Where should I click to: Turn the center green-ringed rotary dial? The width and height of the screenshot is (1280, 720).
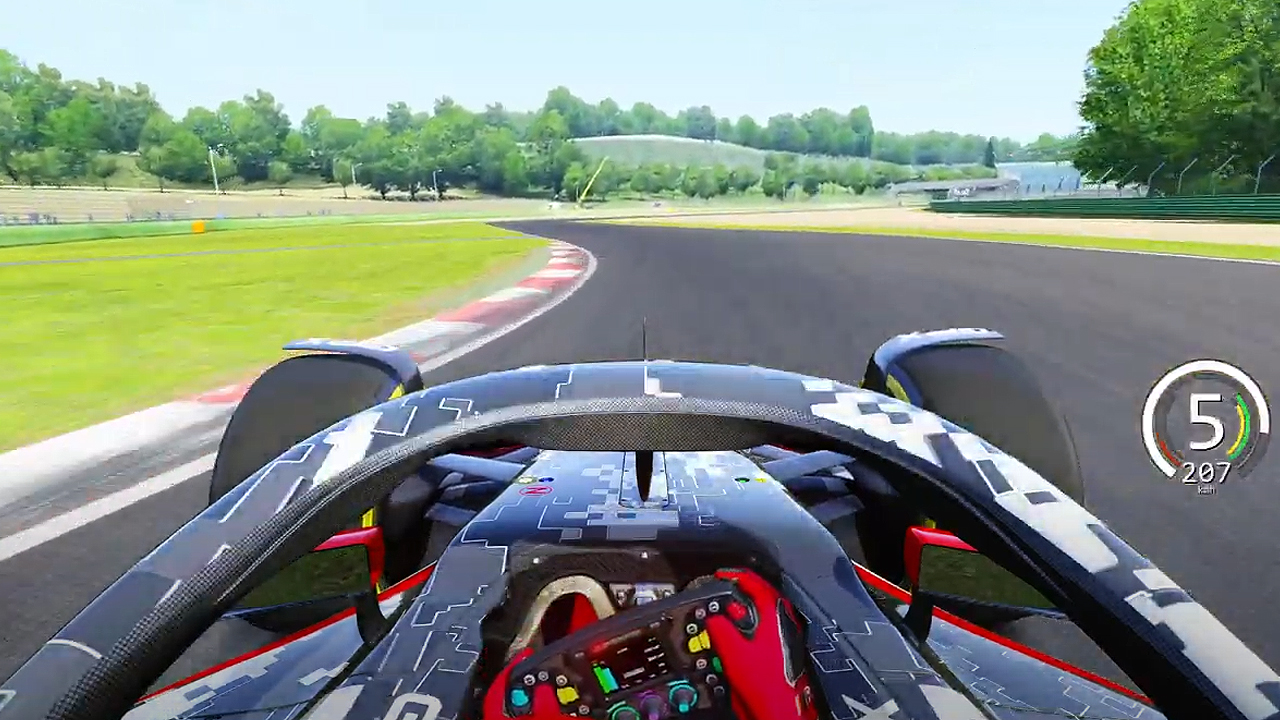click(623, 712)
